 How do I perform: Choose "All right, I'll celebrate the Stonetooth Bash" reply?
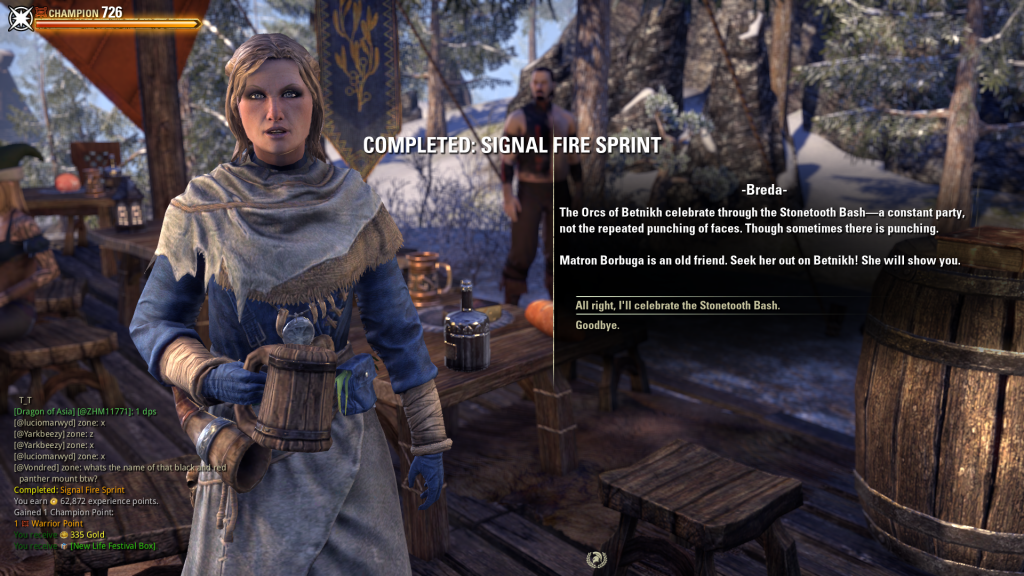(x=677, y=305)
